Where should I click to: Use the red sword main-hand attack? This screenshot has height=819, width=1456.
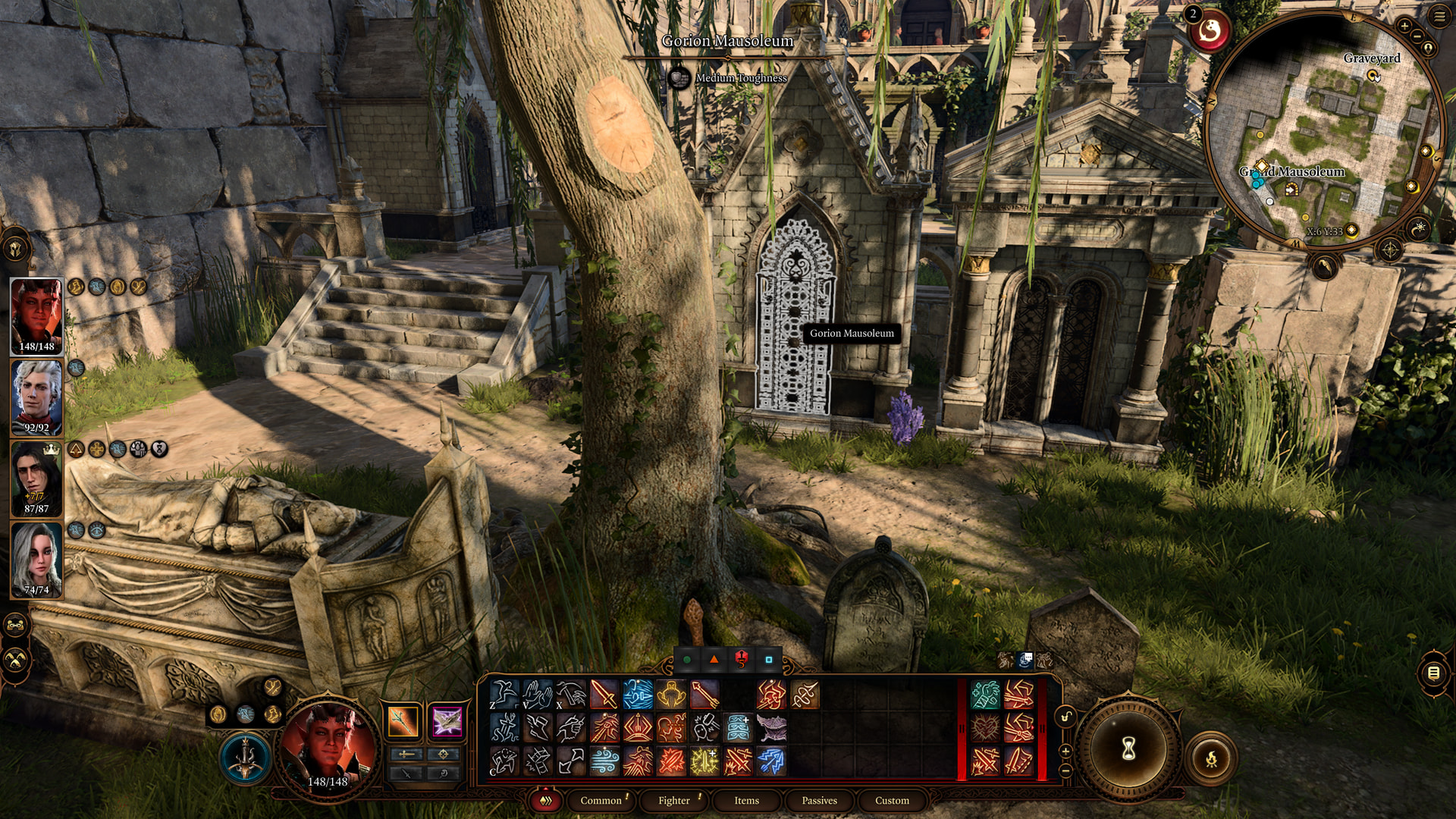pyautogui.click(x=604, y=695)
